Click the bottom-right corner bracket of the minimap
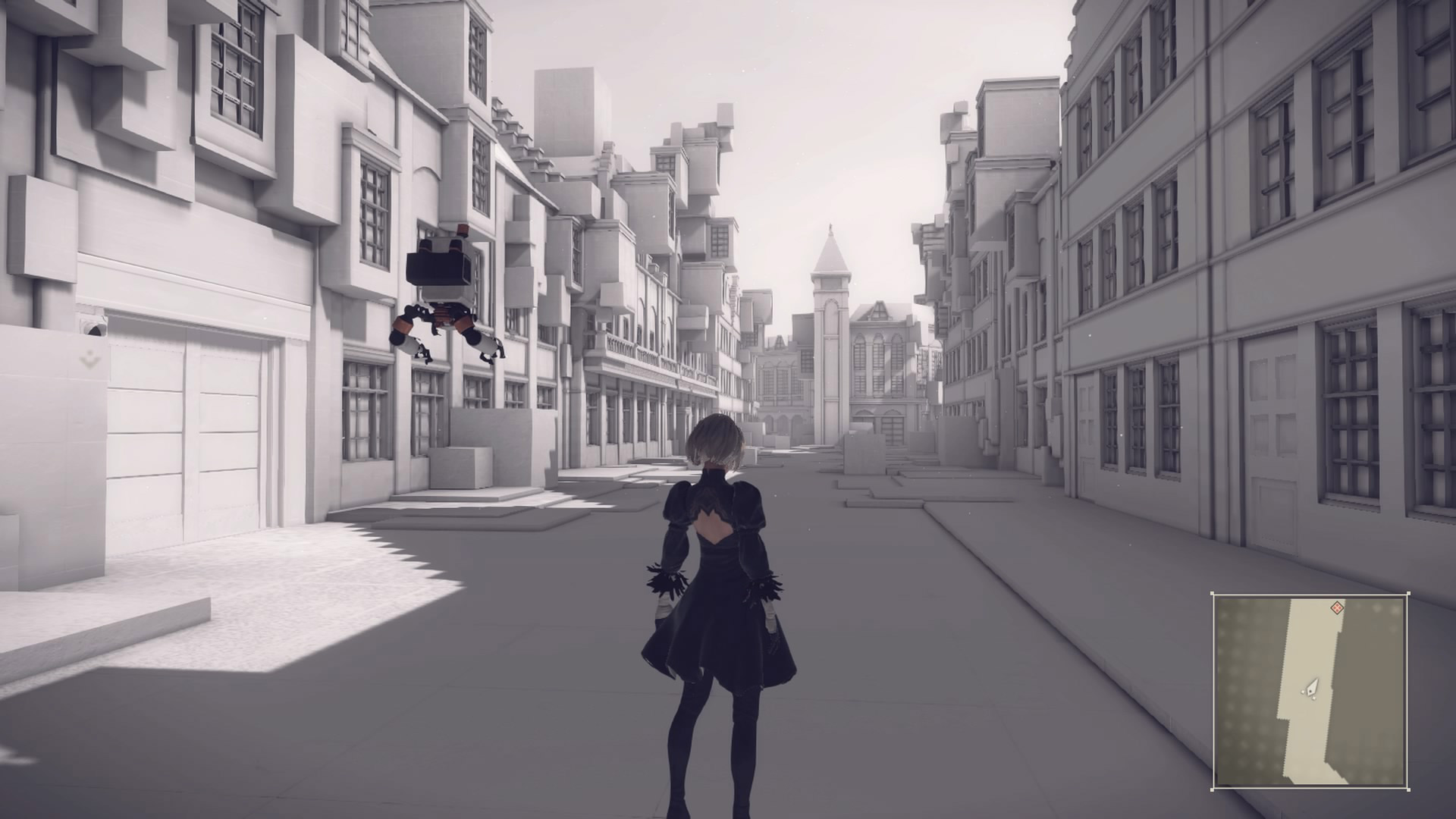 point(1408,789)
